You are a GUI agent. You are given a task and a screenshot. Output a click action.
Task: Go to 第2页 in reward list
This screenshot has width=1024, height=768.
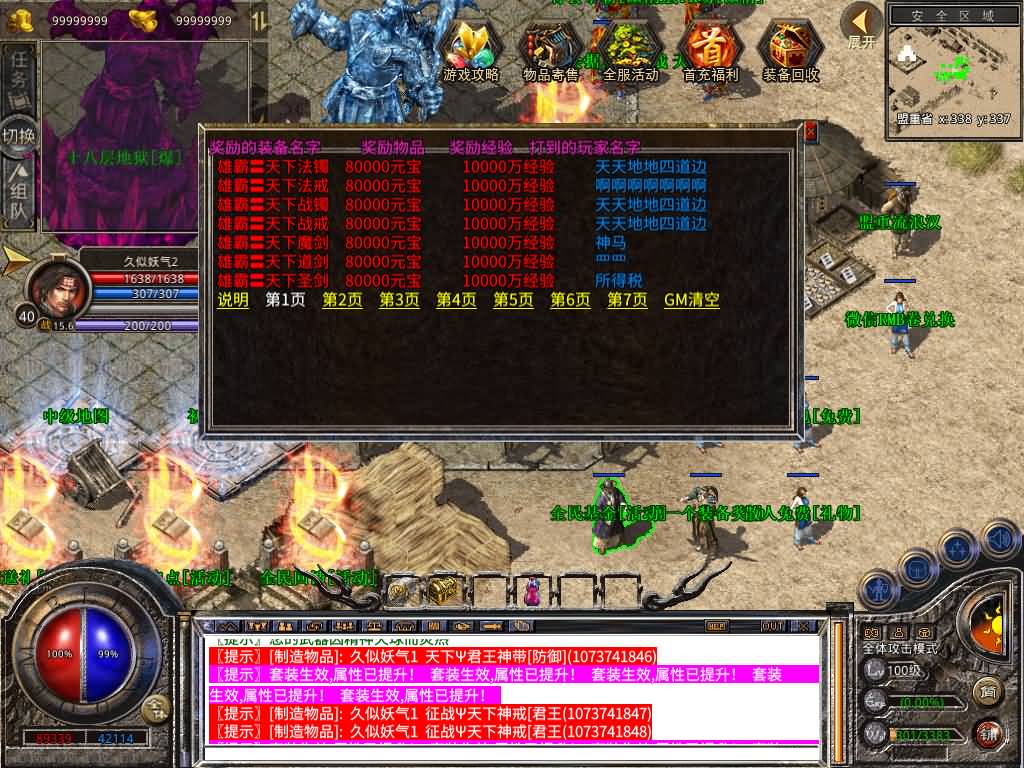[343, 300]
